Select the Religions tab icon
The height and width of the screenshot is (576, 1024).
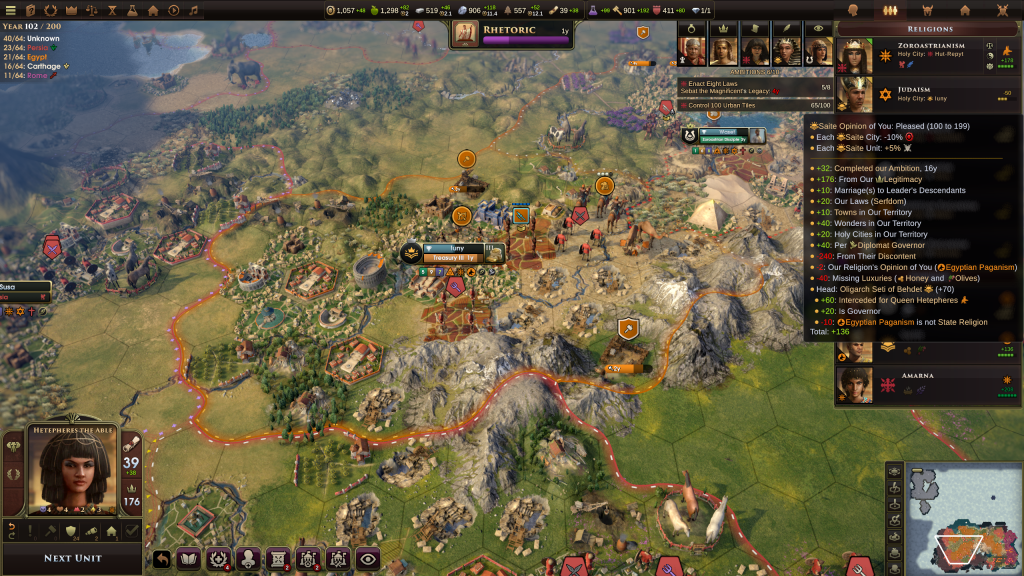coord(888,10)
